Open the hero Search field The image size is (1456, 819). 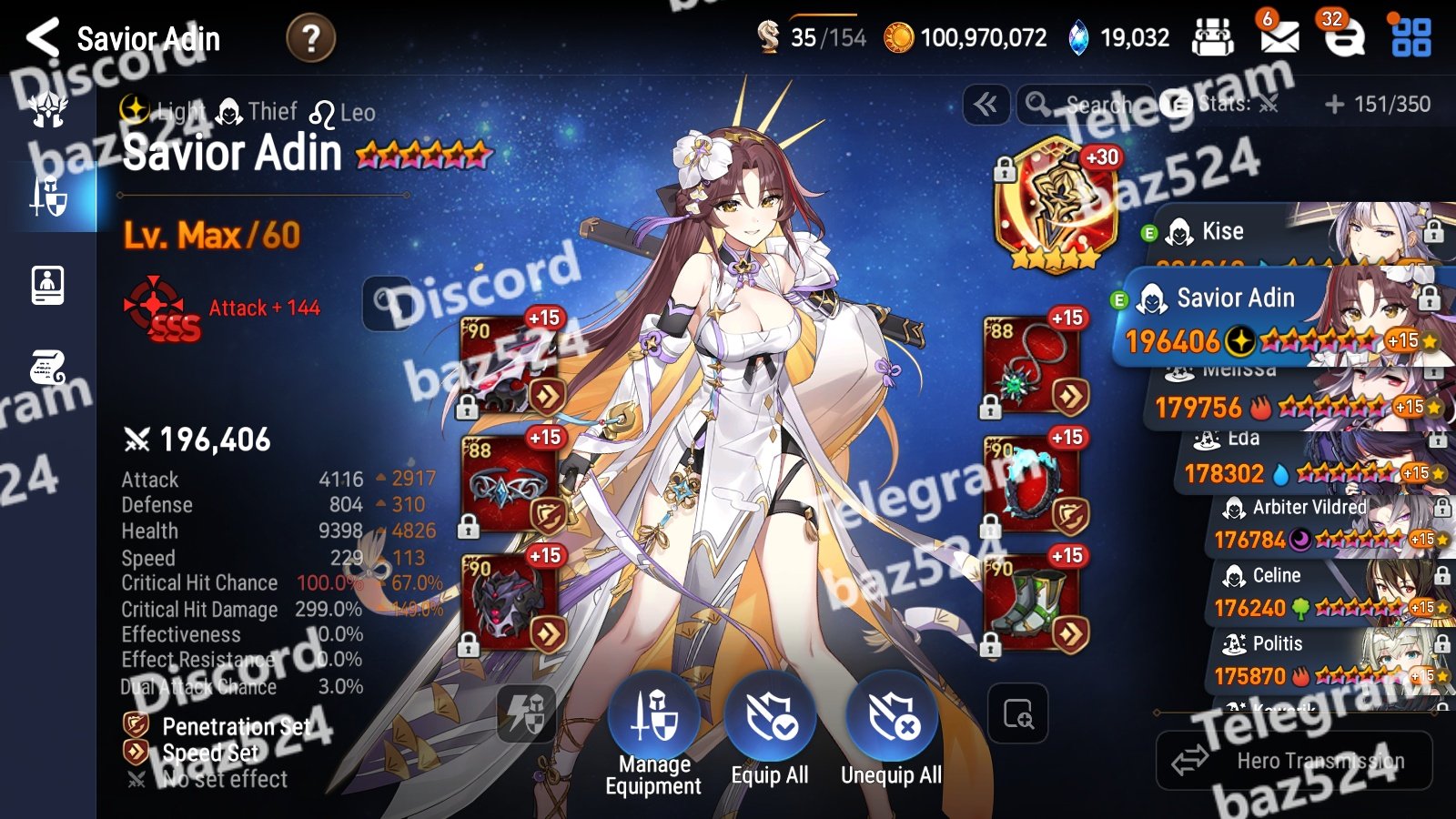click(1083, 105)
